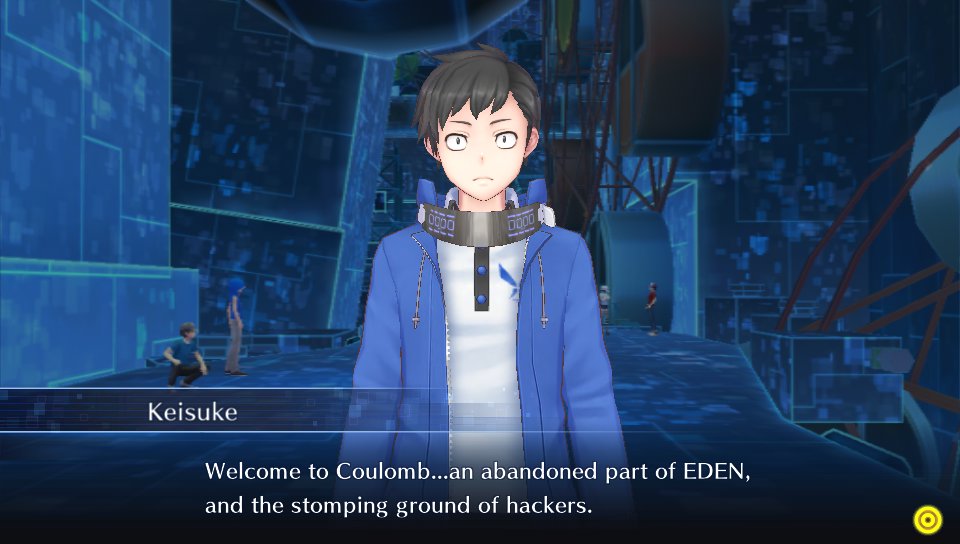
Task: Click Keisuke's dialogue text box to continue
Action: (x=478, y=488)
